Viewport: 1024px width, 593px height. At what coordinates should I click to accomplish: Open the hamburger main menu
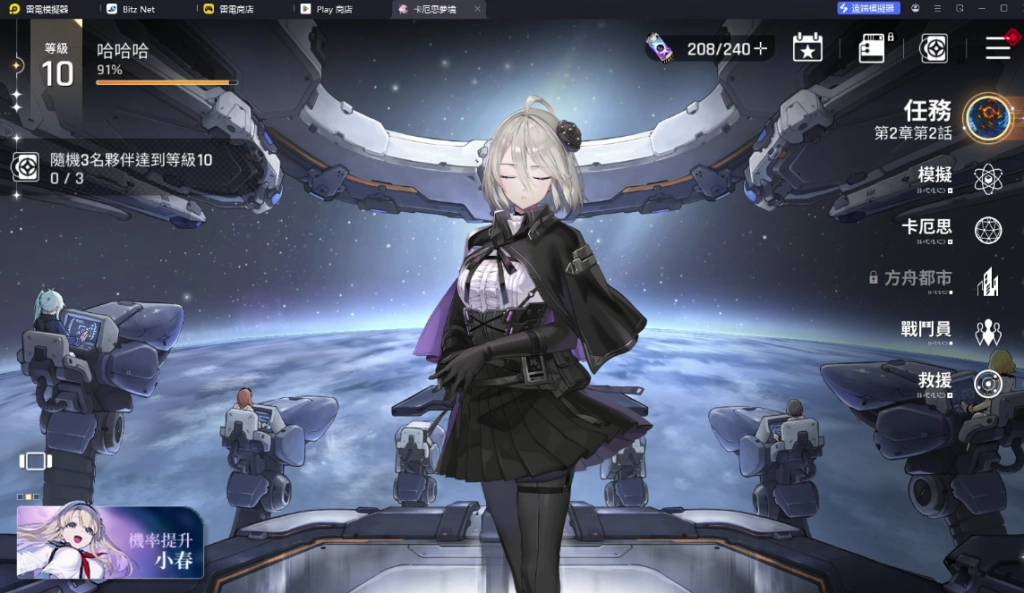coord(997,47)
